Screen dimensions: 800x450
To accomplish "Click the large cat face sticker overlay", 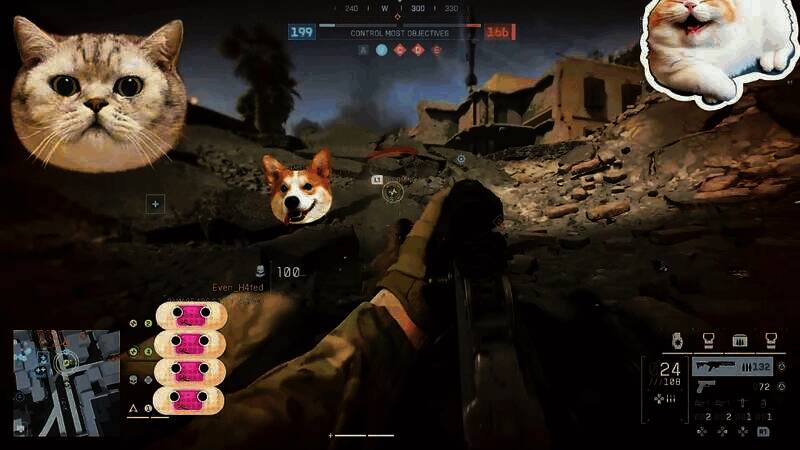I will 98,95.
